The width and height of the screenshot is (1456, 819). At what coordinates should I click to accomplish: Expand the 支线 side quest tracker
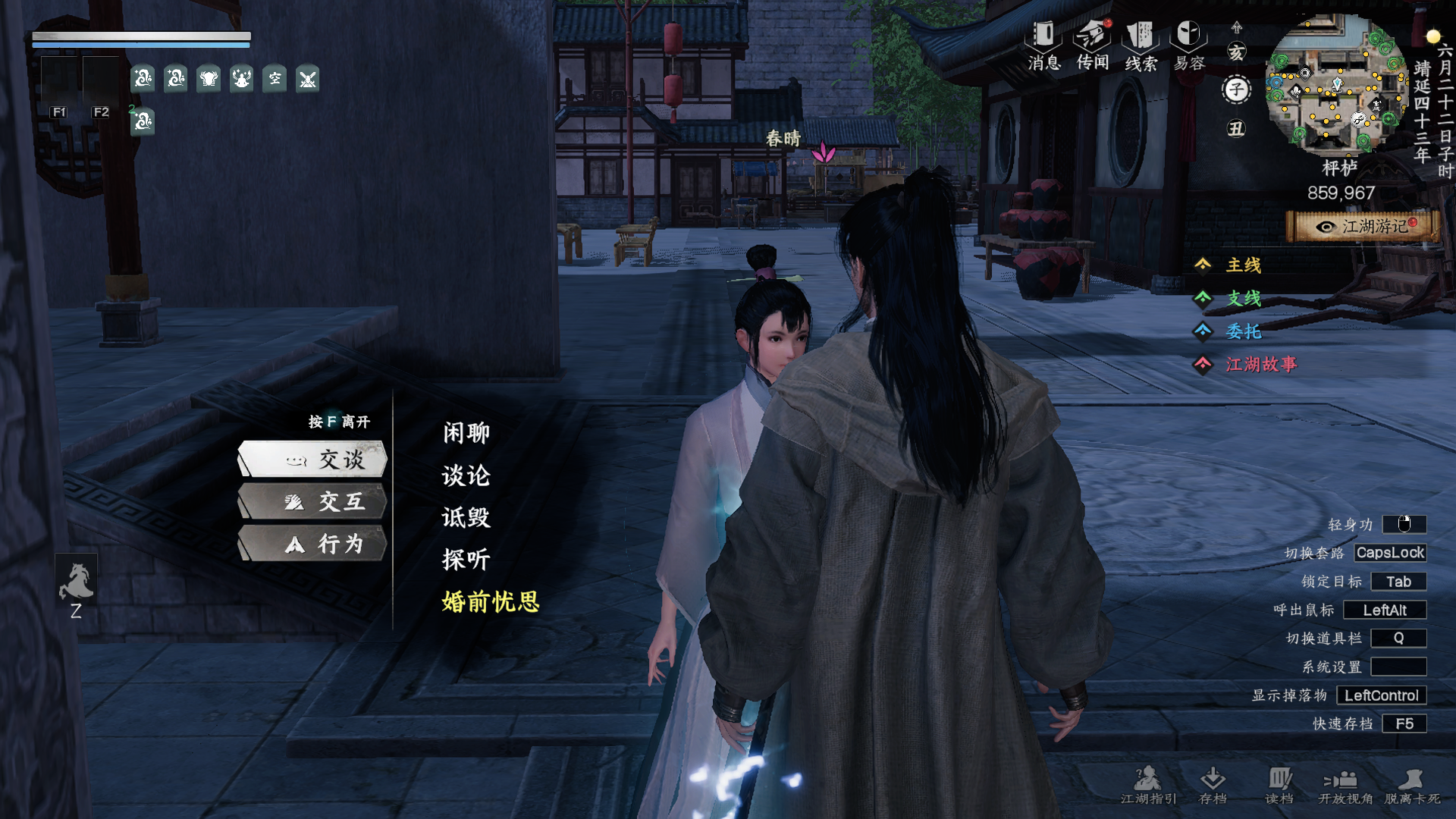1243,298
